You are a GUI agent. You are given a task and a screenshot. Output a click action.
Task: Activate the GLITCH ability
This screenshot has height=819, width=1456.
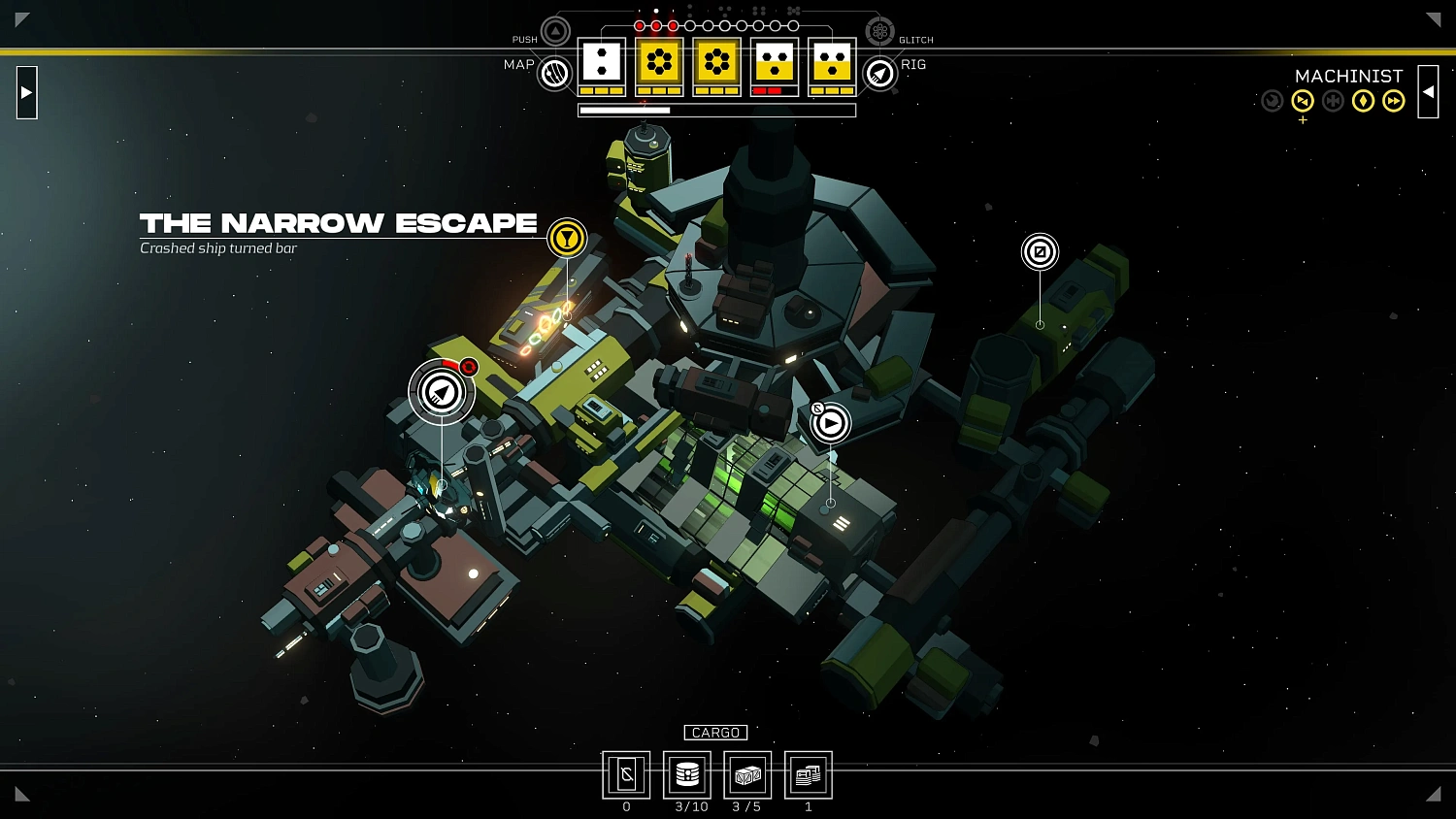[880, 31]
